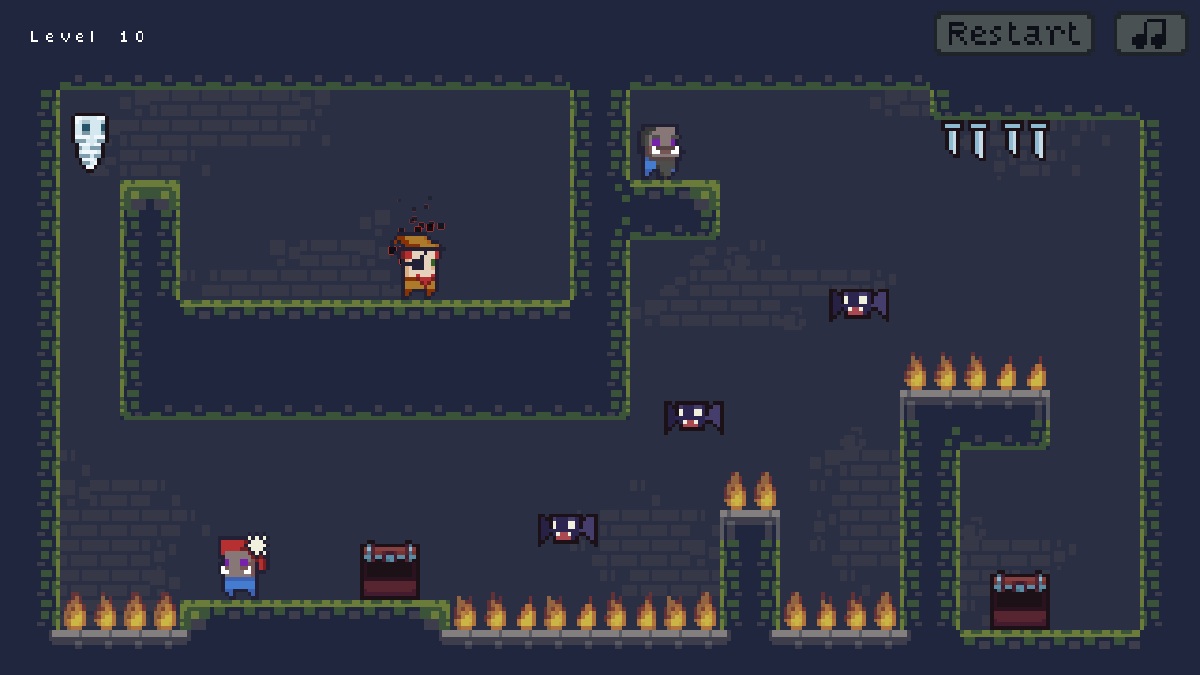Toggle the music note button

click(x=1150, y=34)
